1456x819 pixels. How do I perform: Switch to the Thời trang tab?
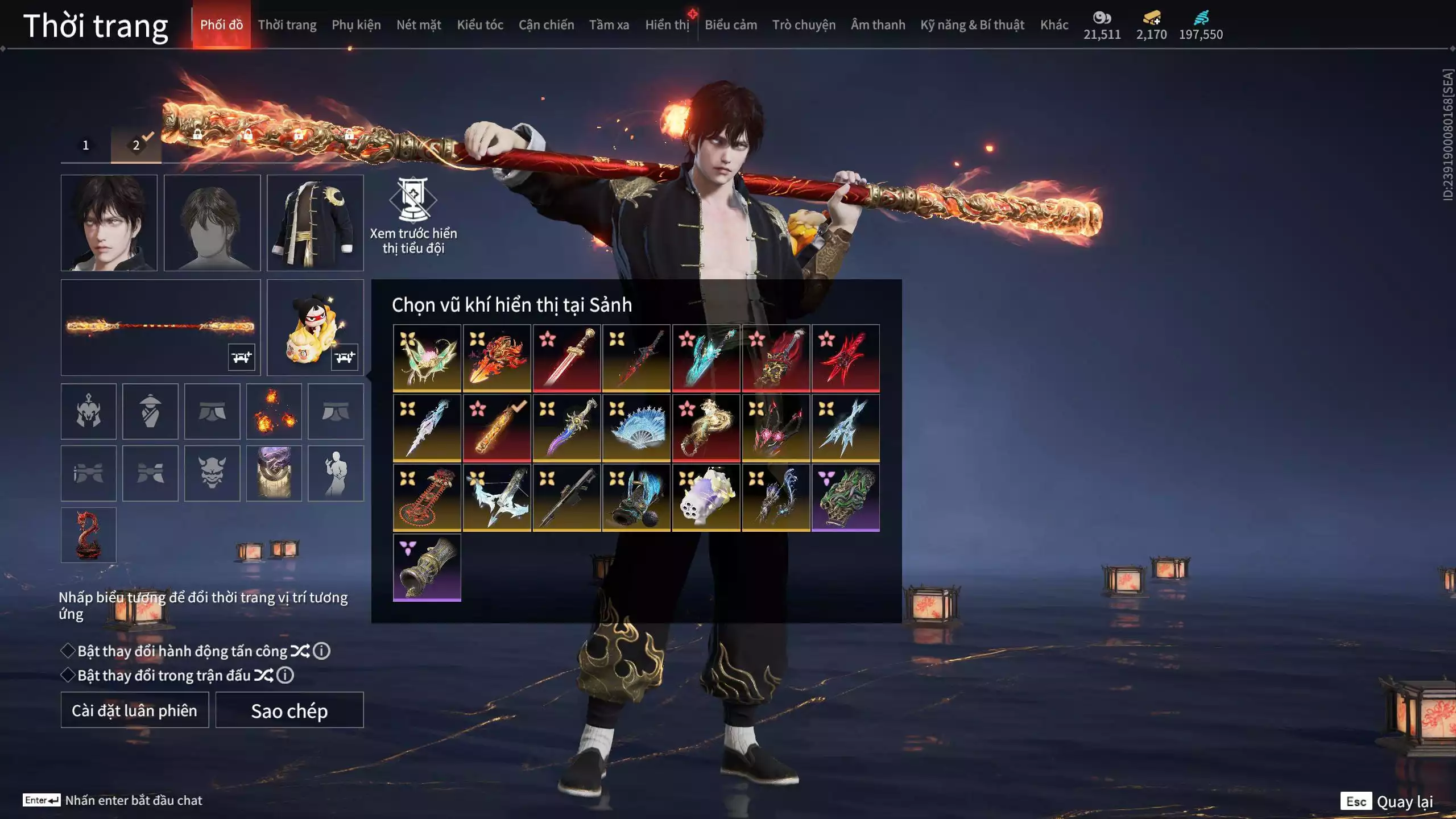[287, 25]
